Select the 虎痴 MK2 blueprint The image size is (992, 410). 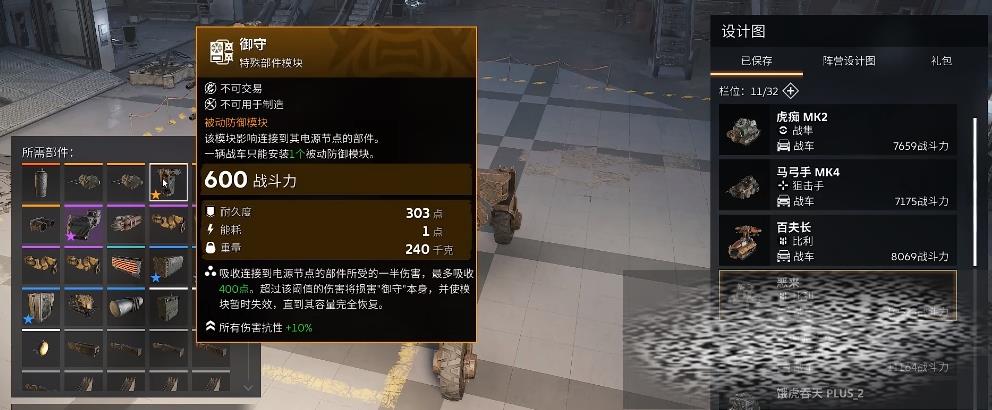tap(838, 130)
